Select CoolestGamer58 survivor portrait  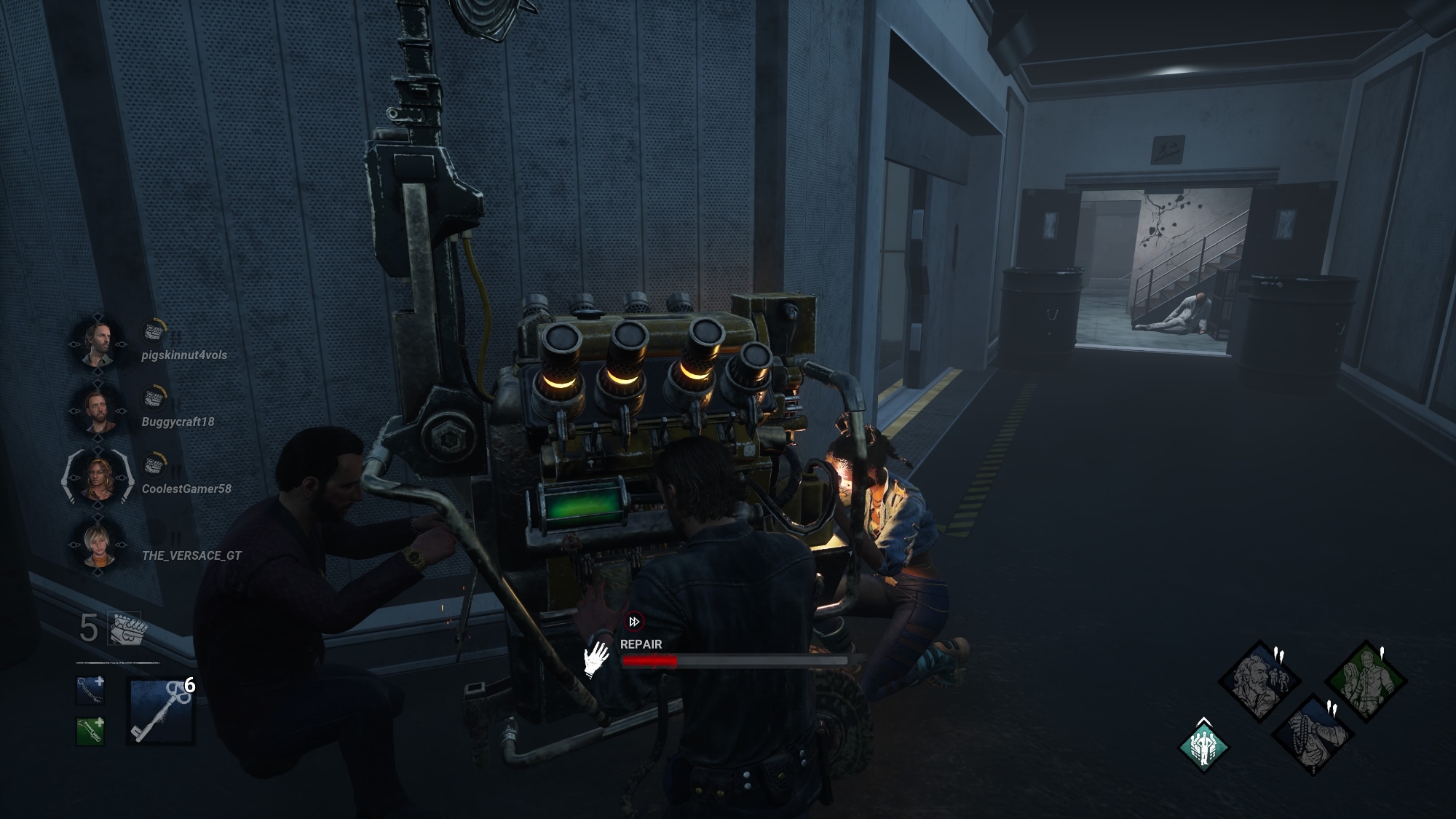[98, 477]
